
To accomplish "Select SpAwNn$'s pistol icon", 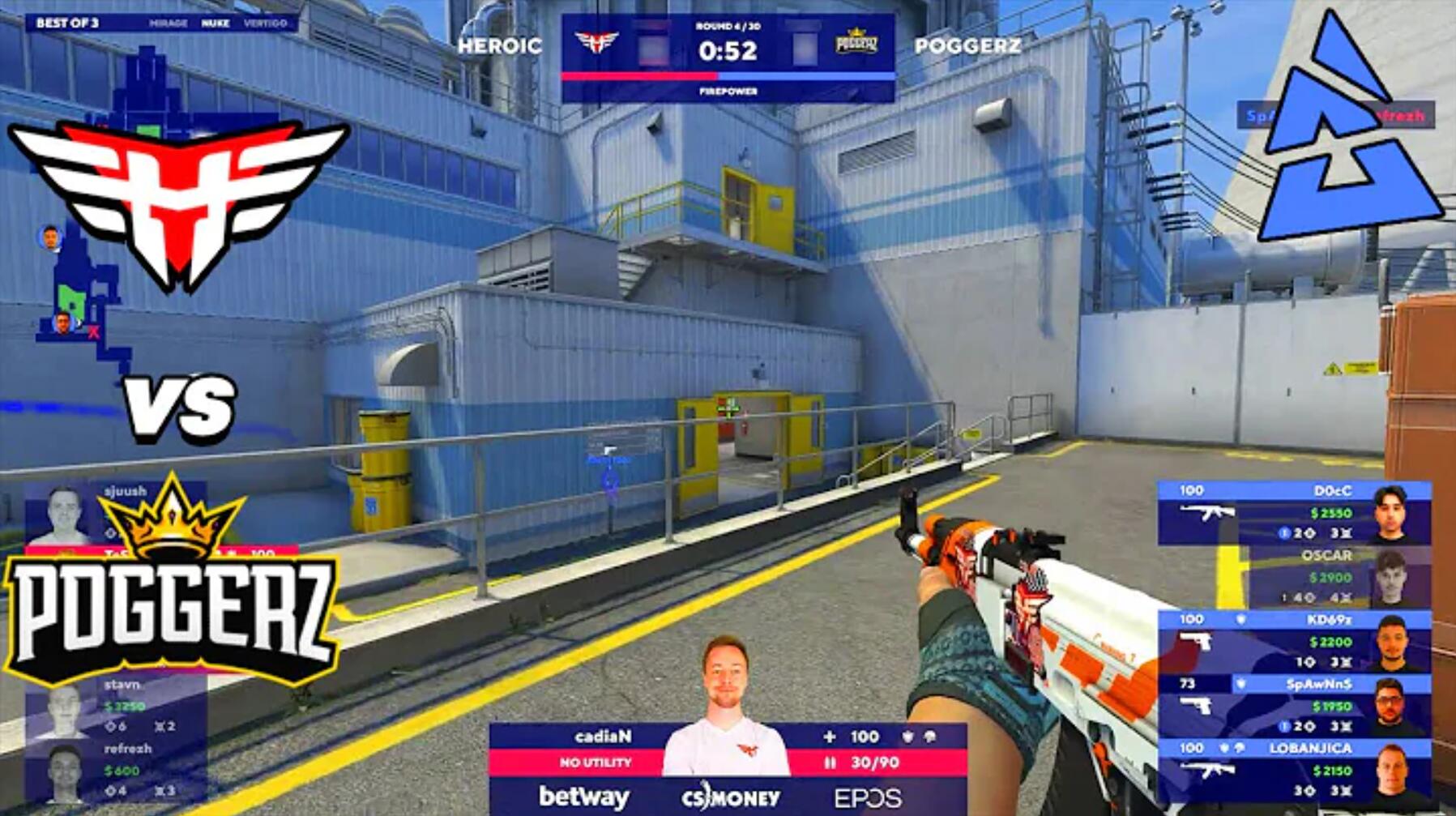I will point(1196,705).
